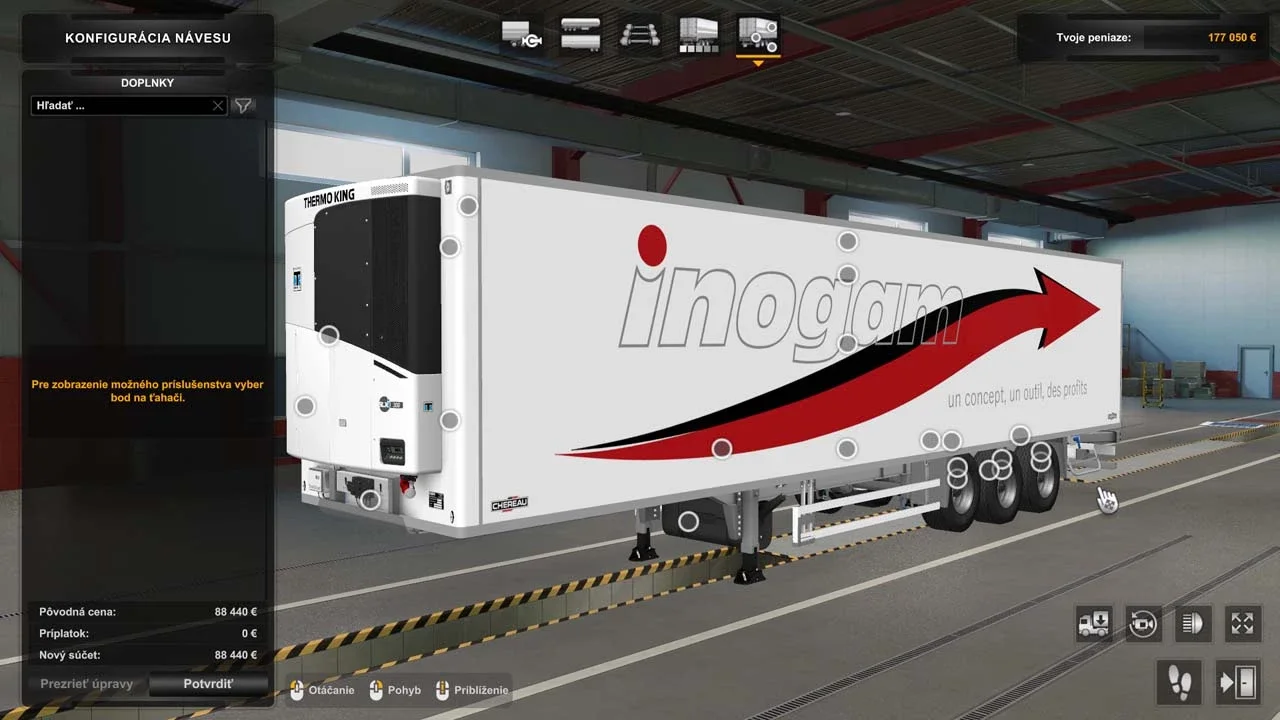This screenshot has height=720, width=1280.
Task: Click the active accessories category icon
Action: coord(756,36)
